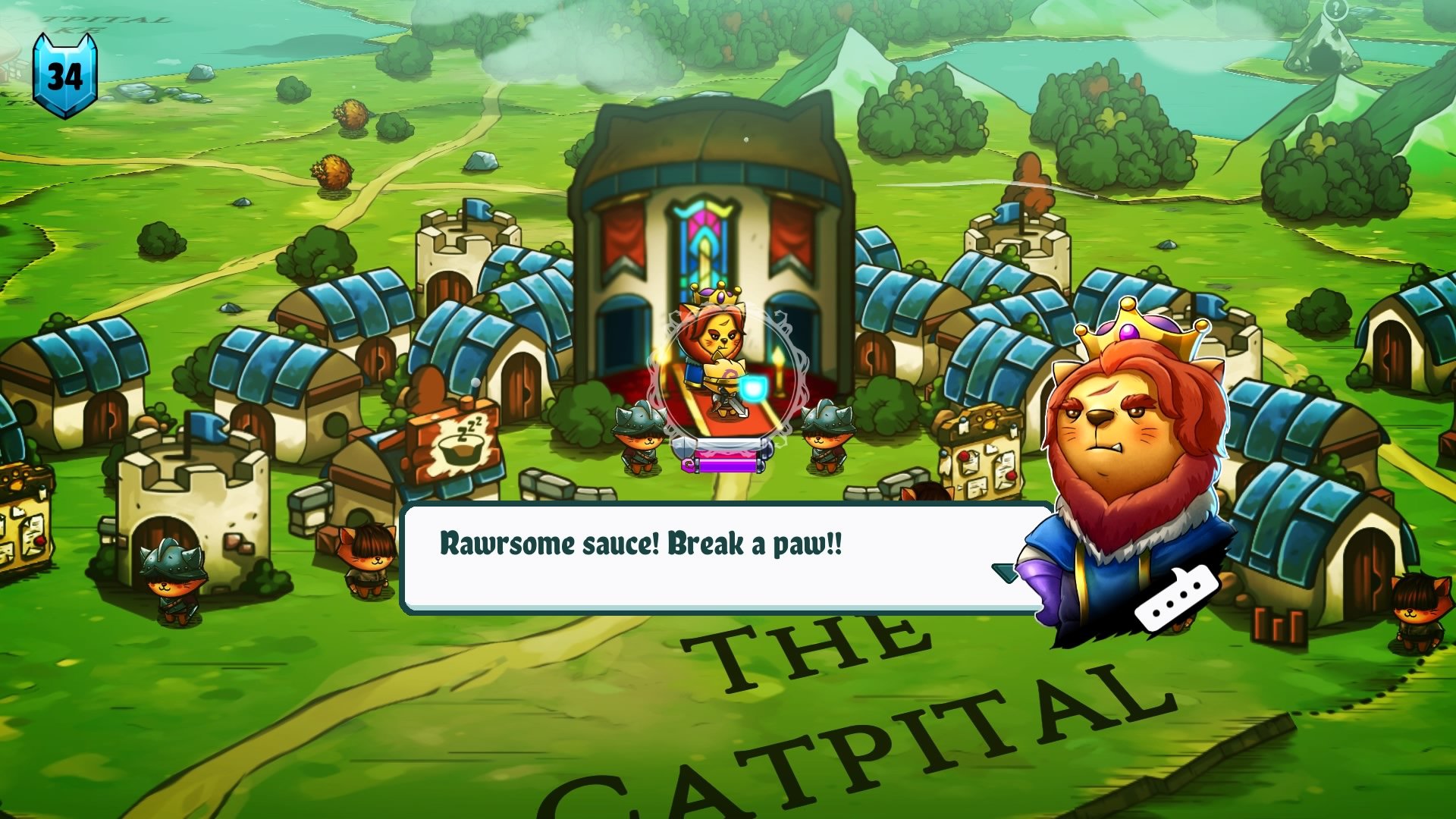Click the dialogue text 'Rawrsome sauce! Break a paw!!'
The height and width of the screenshot is (819, 1456).
tap(641, 544)
